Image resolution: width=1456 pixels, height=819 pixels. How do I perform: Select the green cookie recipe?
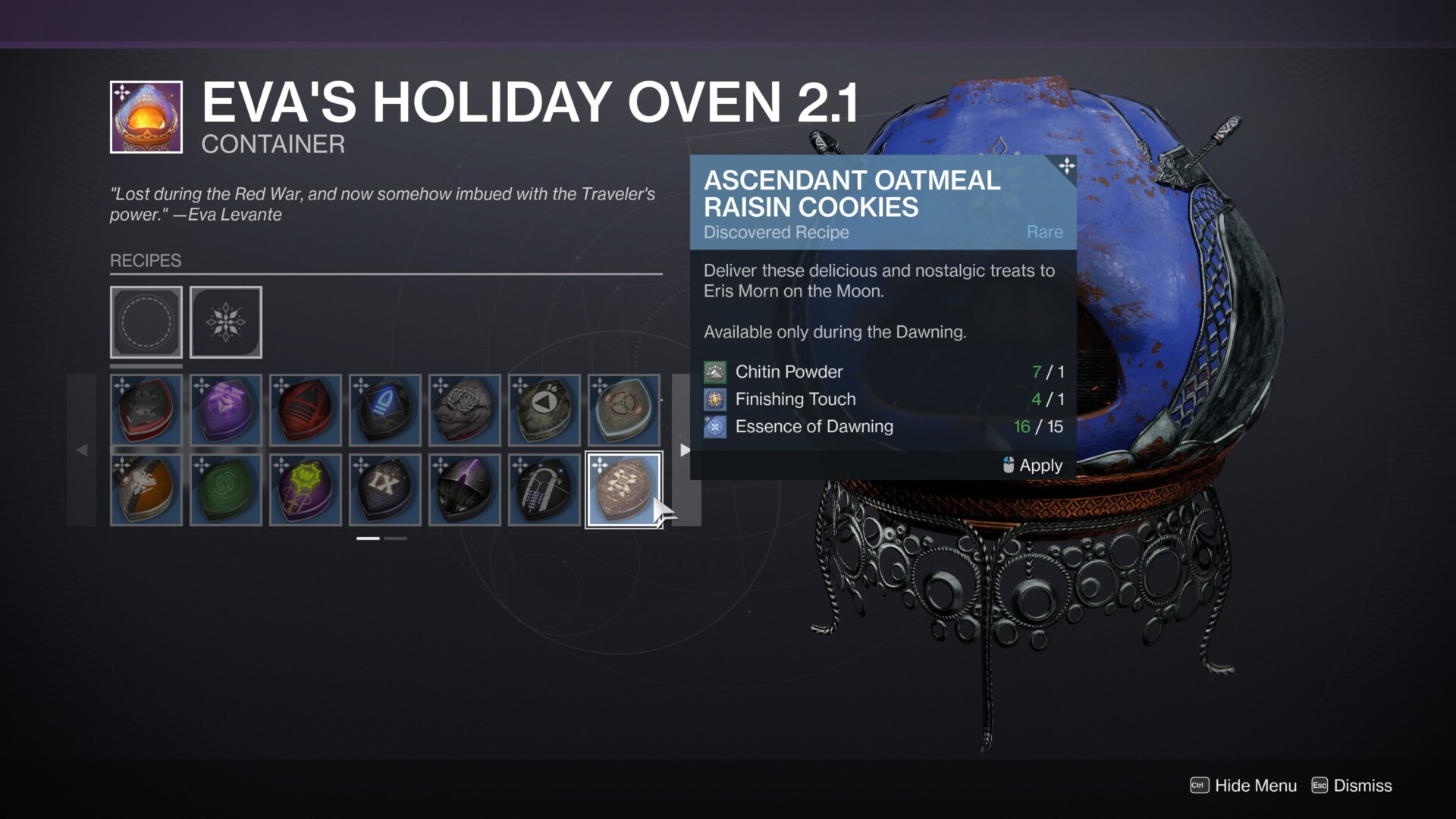(x=225, y=488)
